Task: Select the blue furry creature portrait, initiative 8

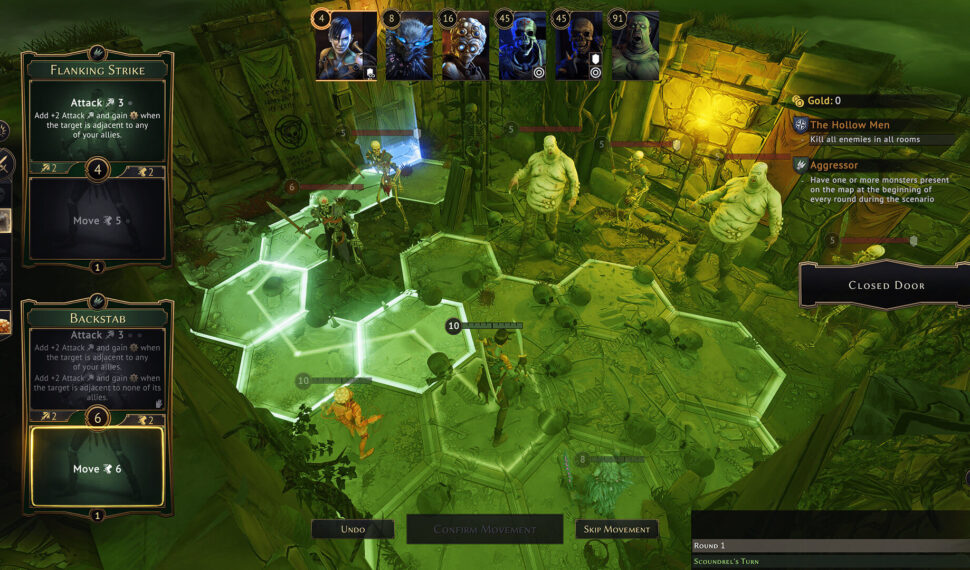Action: click(409, 46)
